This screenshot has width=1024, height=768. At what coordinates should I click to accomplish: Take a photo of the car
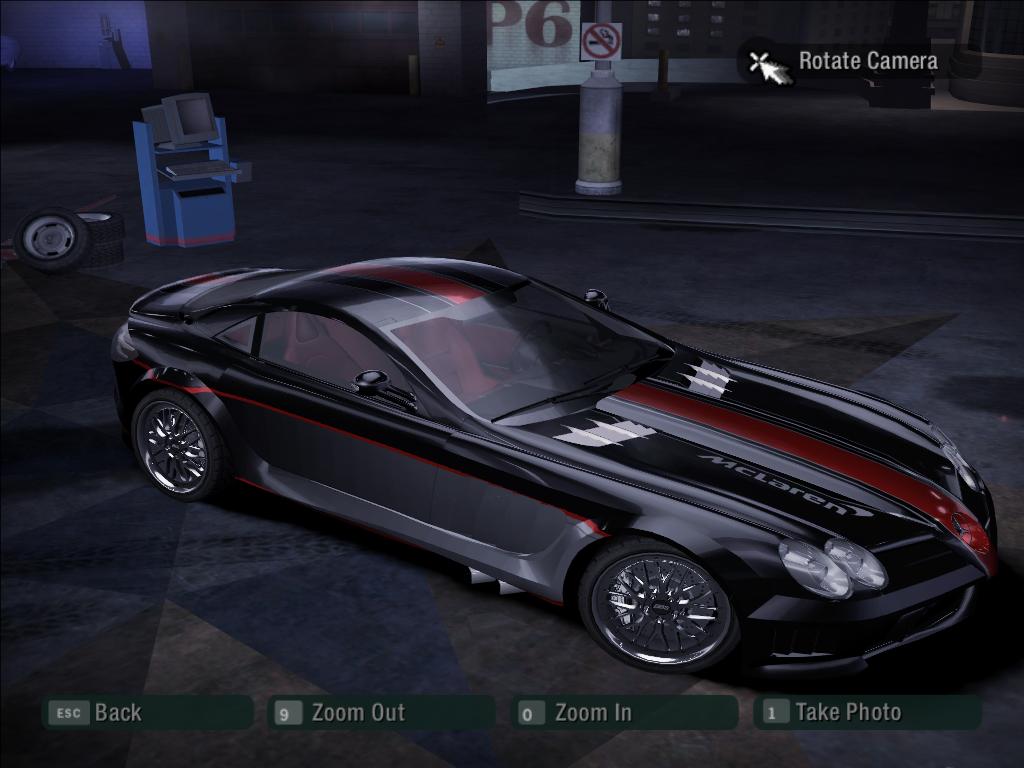[x=866, y=713]
